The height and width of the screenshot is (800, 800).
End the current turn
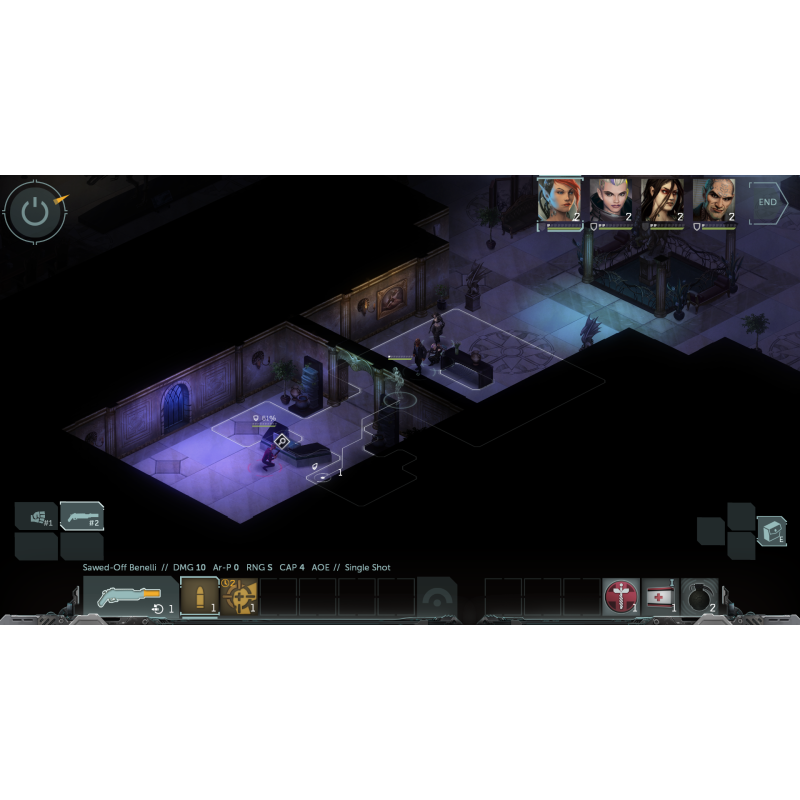[768, 202]
